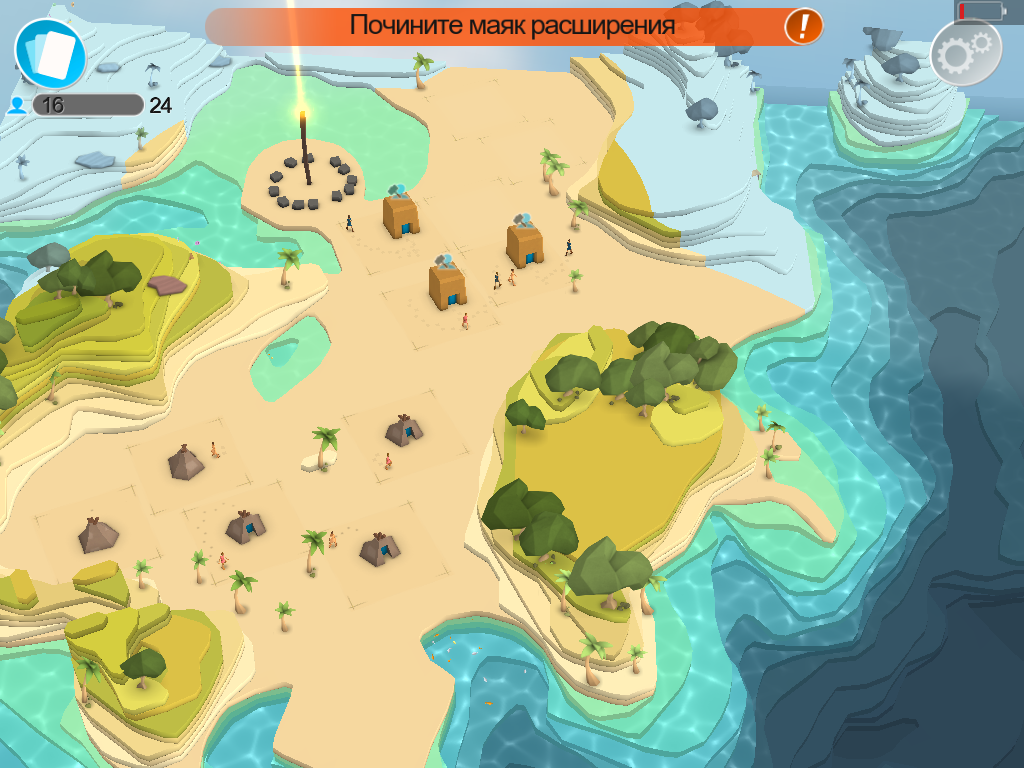The height and width of the screenshot is (768, 1024).
Task: Open the cards collection button
Action: pos(50,52)
